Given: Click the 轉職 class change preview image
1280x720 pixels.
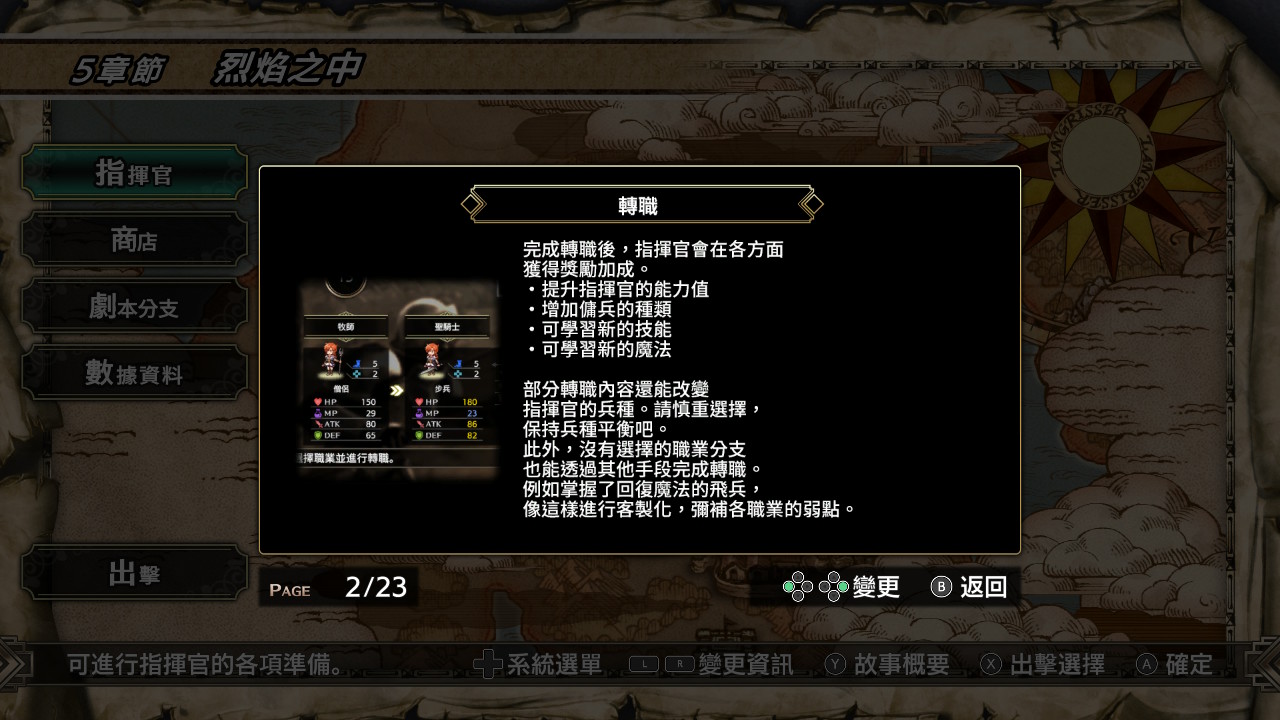Looking at the screenshot, I should click(x=398, y=373).
